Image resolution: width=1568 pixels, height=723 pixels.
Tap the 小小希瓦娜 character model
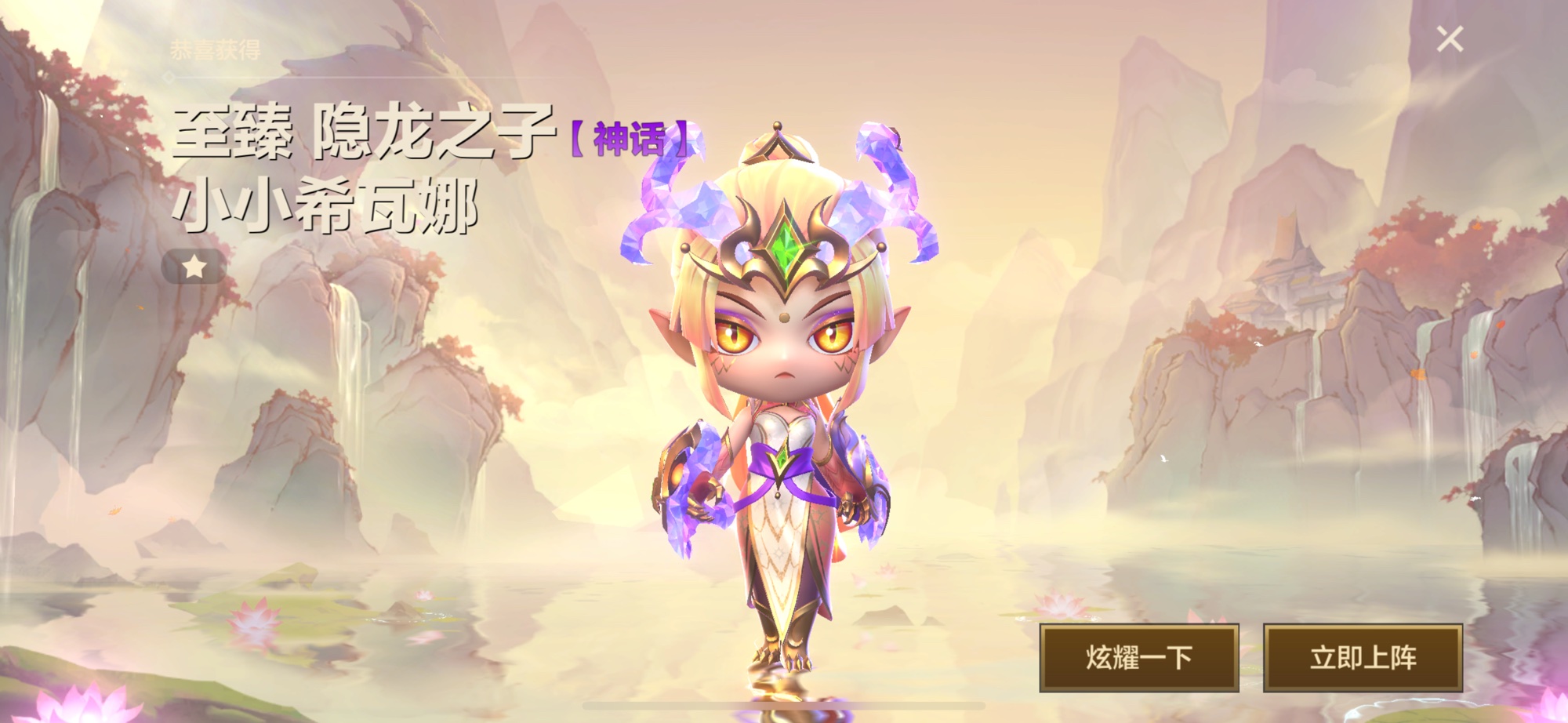(784, 431)
